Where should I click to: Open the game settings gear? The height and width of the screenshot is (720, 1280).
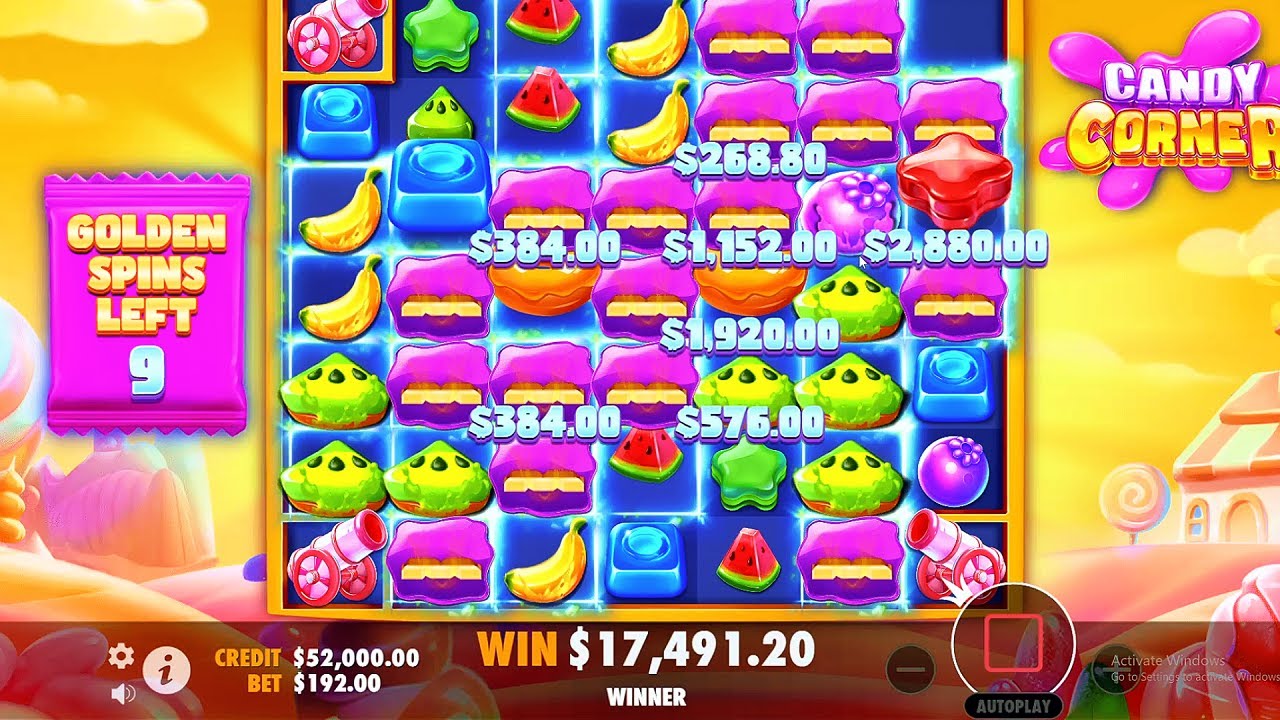122,657
